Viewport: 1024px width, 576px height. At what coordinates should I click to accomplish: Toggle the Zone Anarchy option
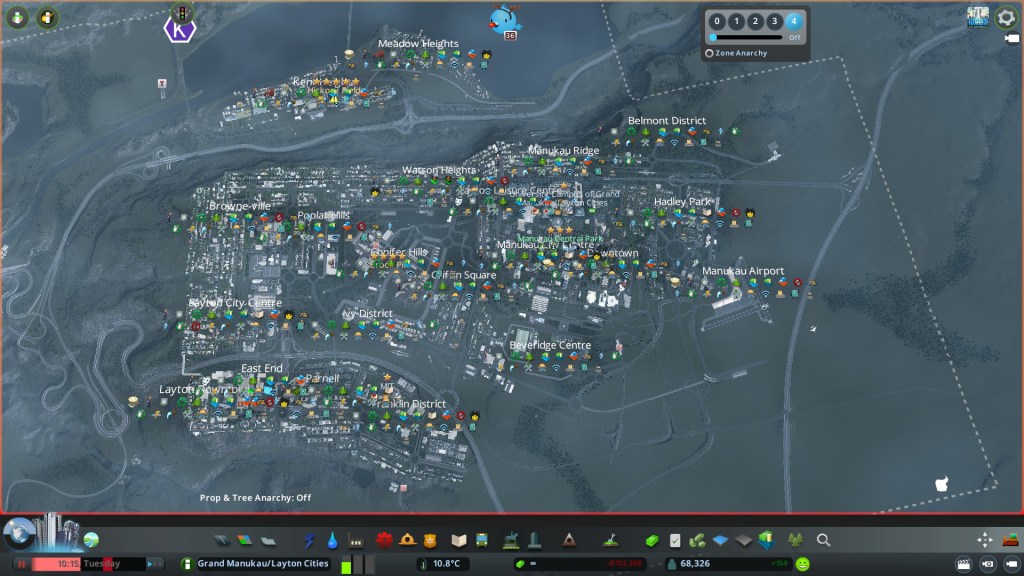point(710,53)
